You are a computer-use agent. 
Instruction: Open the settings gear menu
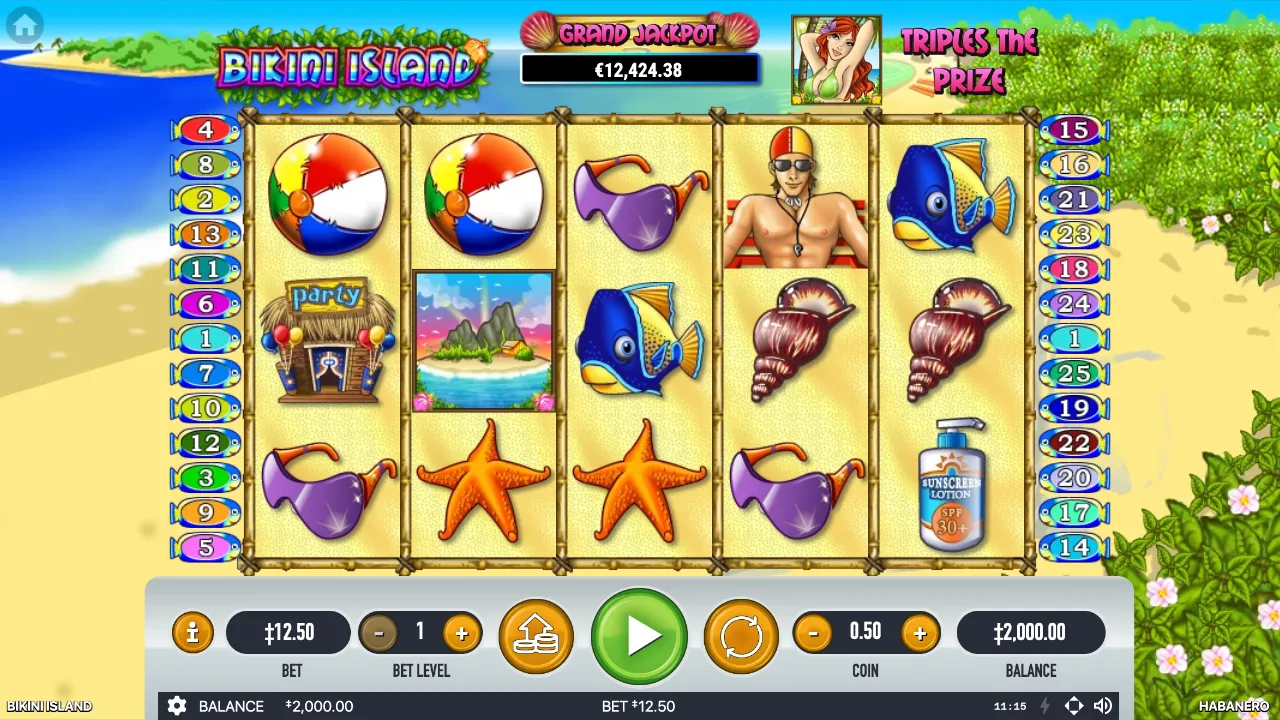click(x=177, y=706)
